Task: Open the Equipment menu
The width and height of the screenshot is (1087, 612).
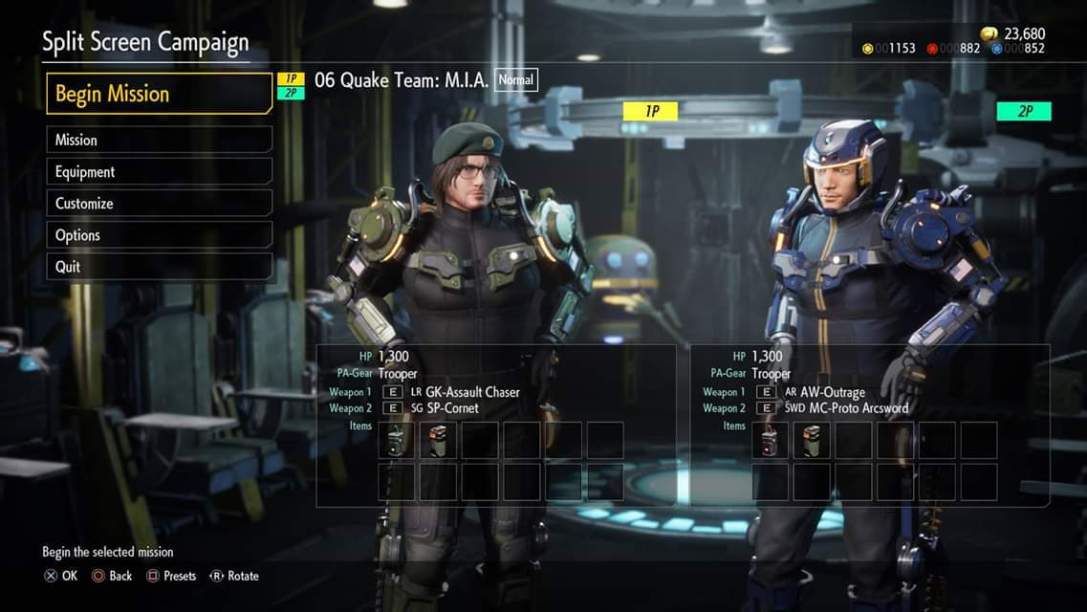Action: [159, 172]
